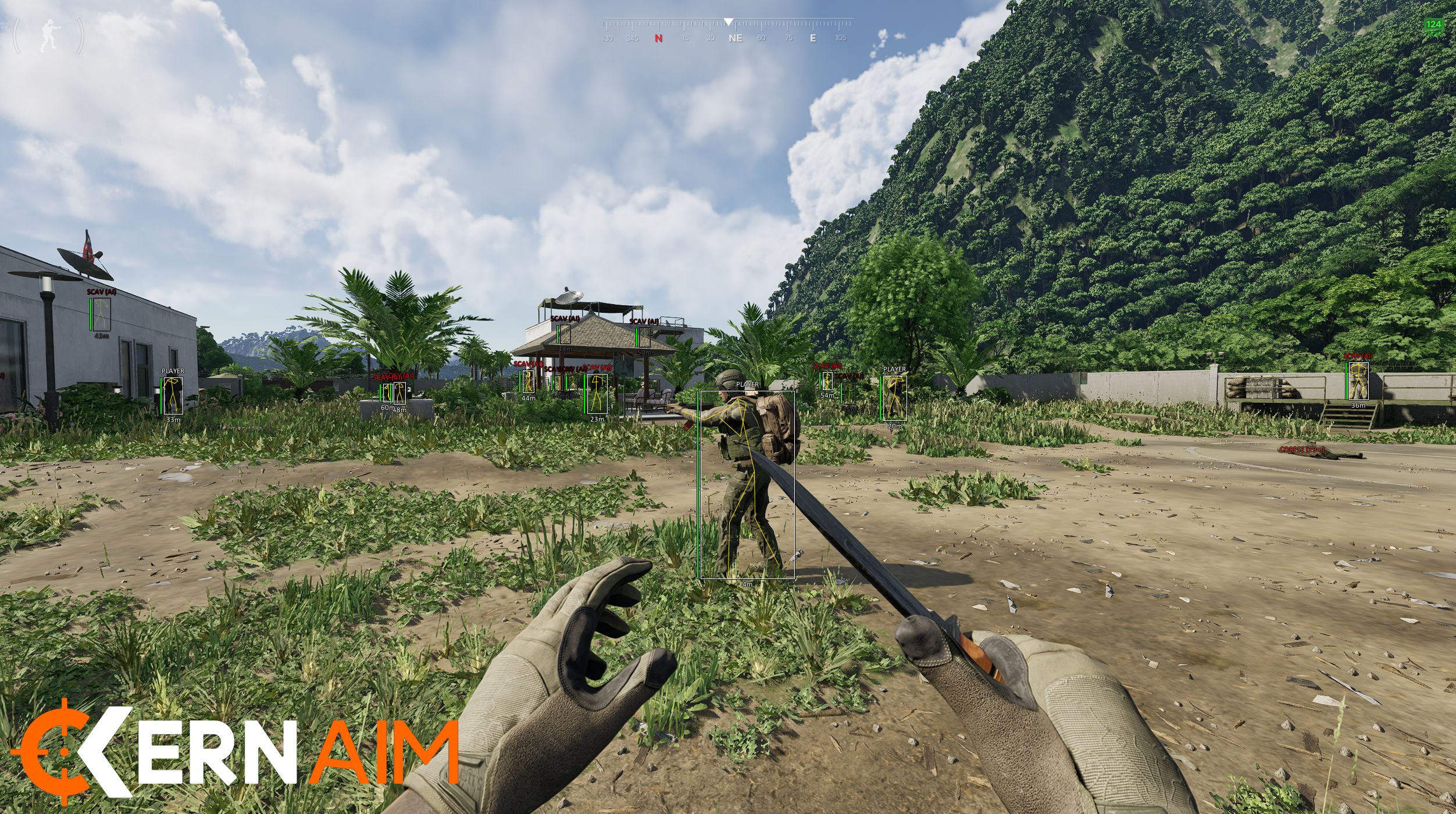Click the compass heading bar
Image resolution: width=1456 pixels, height=814 pixels.
tap(727, 30)
